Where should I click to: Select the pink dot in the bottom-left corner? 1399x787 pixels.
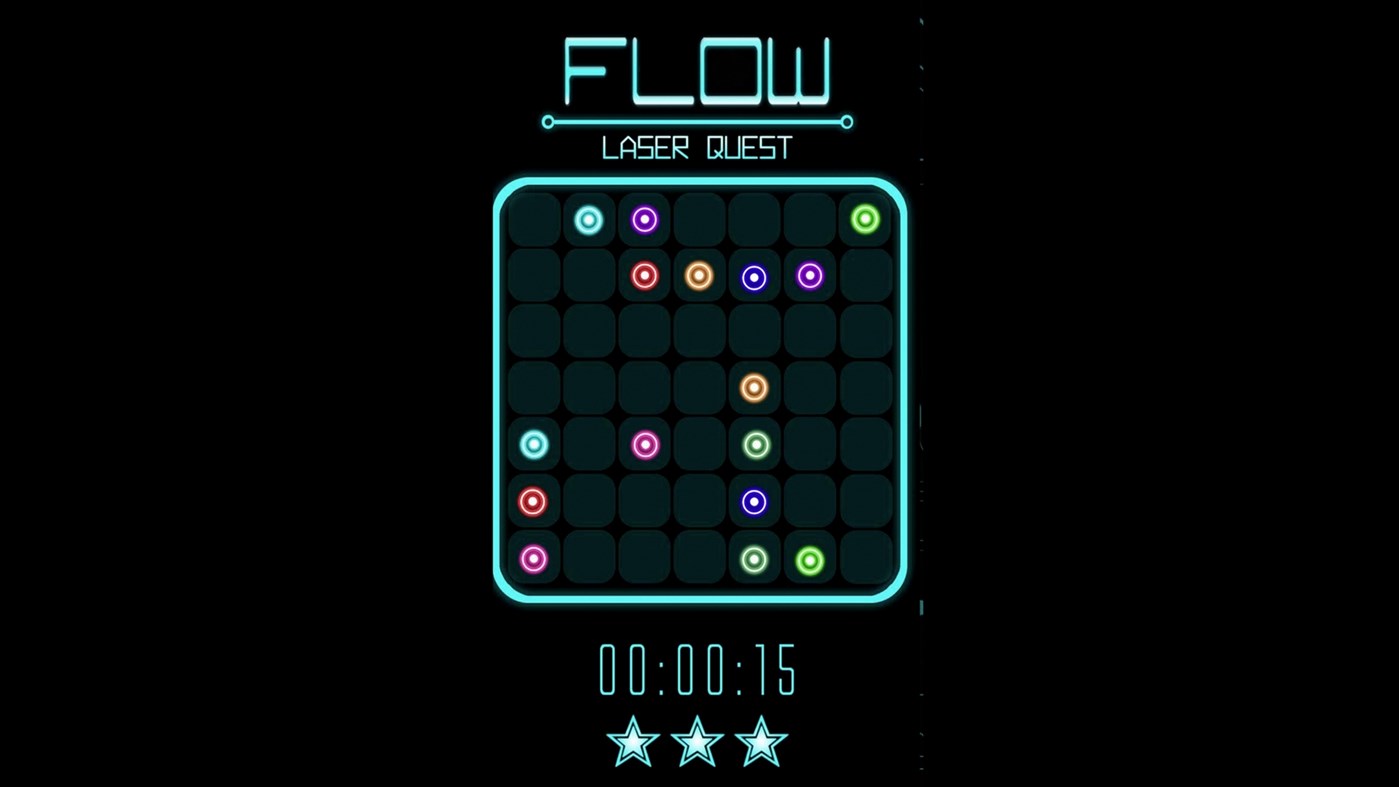[x=533, y=559]
